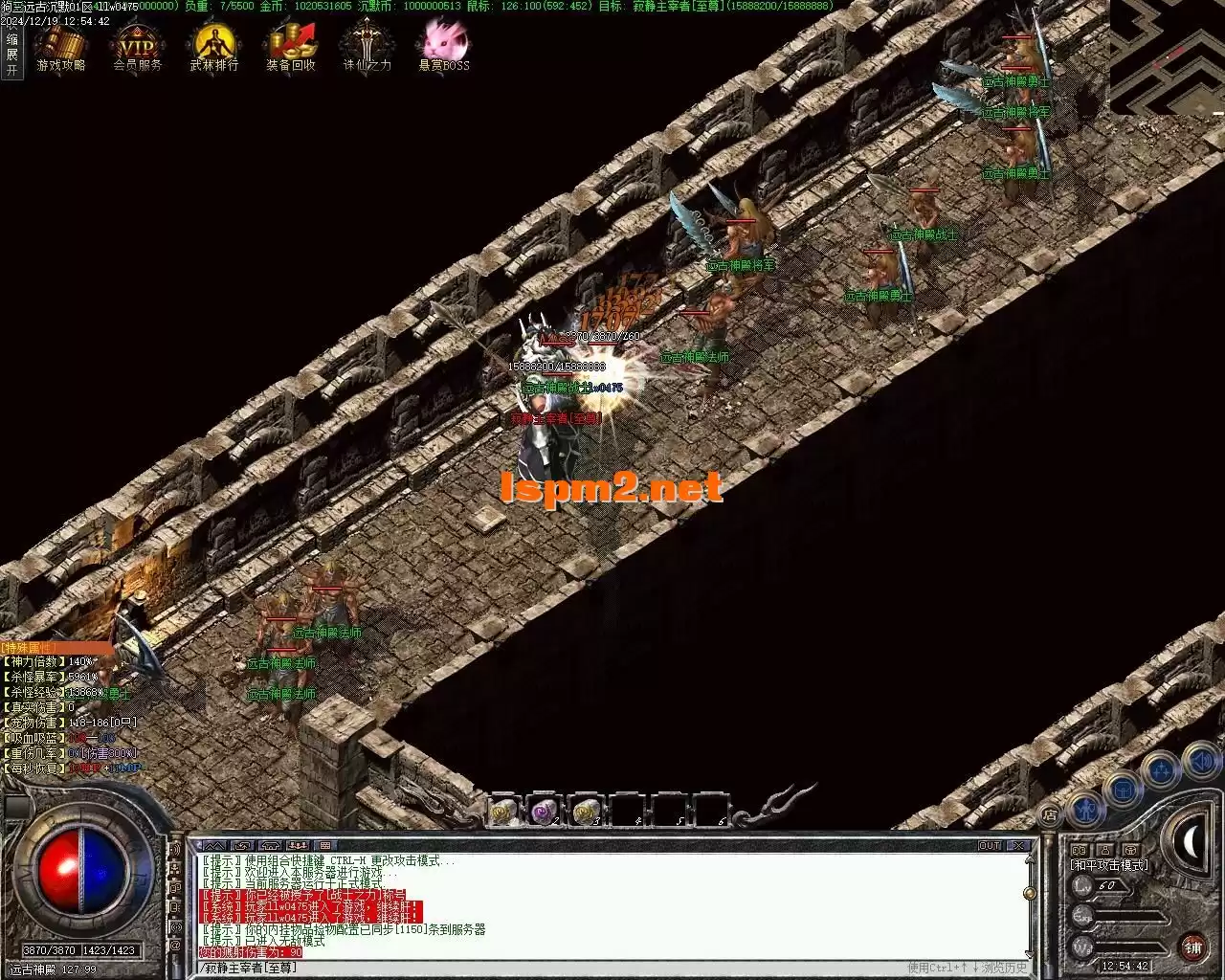Use the yellow scroll in hotbar slot 3
1225x980 pixels.
586,812
